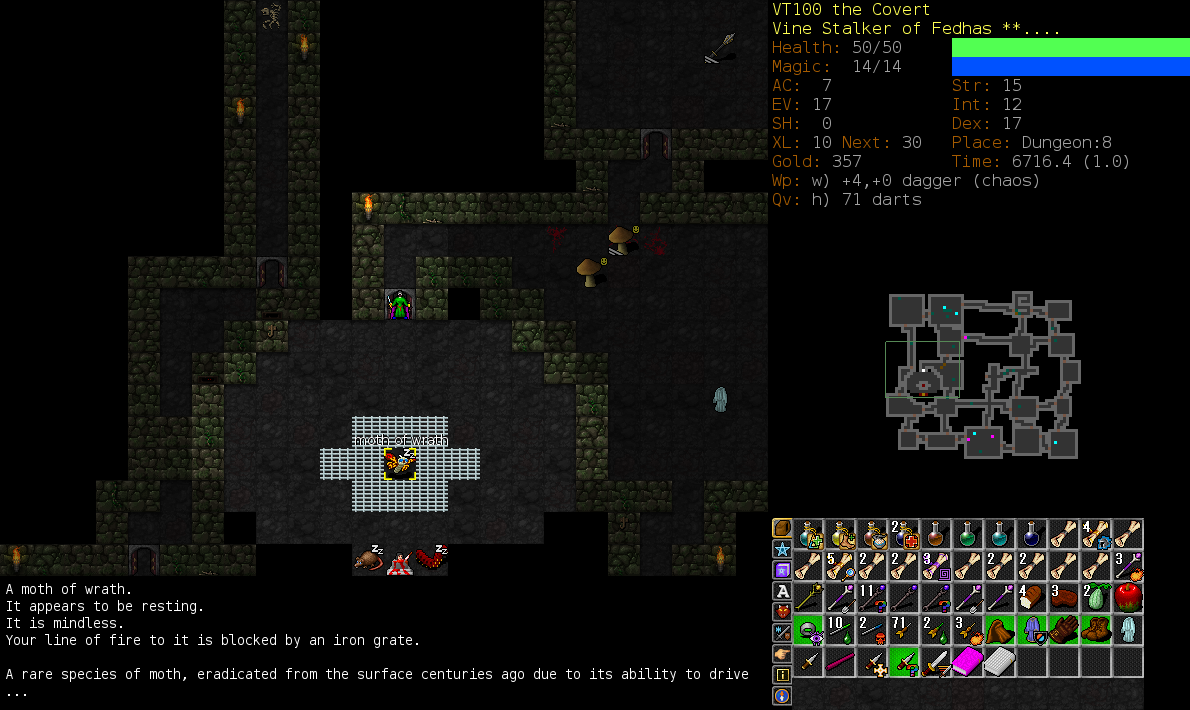Click the dungeon minimap
The width and height of the screenshot is (1190, 710).
[x=980, y=375]
